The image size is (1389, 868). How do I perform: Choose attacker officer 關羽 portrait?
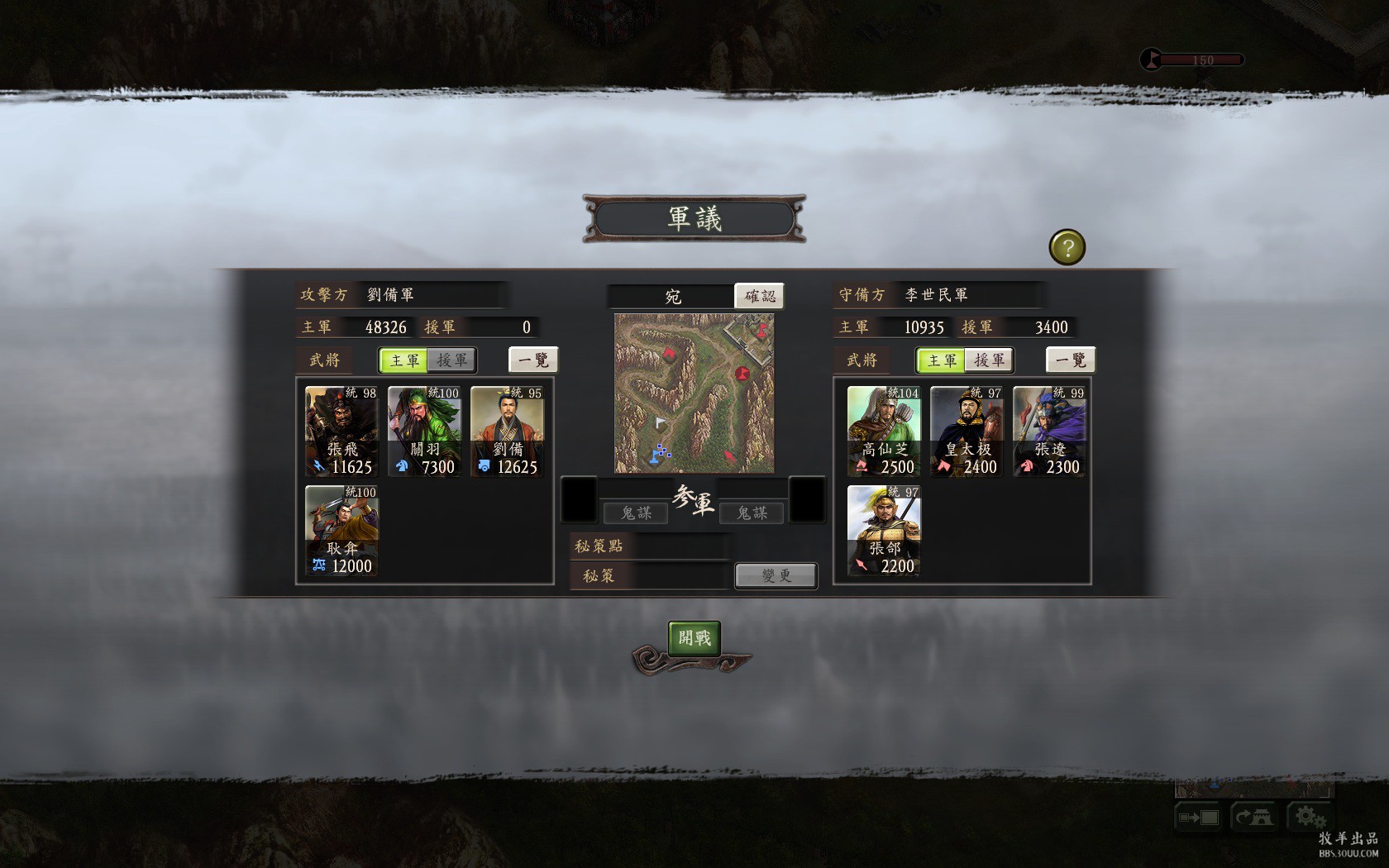[x=424, y=432]
